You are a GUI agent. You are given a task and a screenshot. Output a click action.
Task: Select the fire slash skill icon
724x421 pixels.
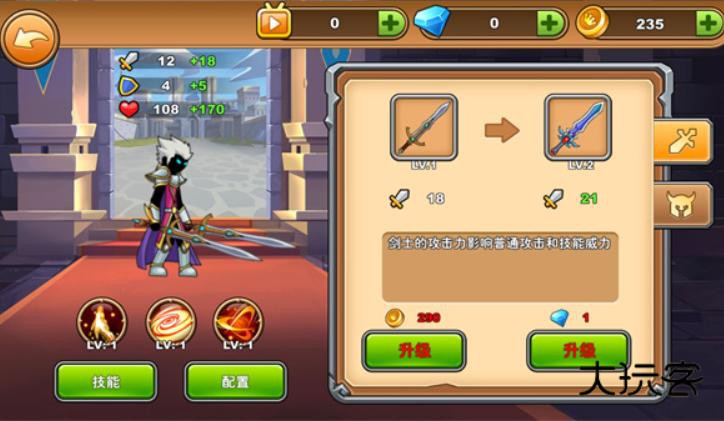coord(237,321)
